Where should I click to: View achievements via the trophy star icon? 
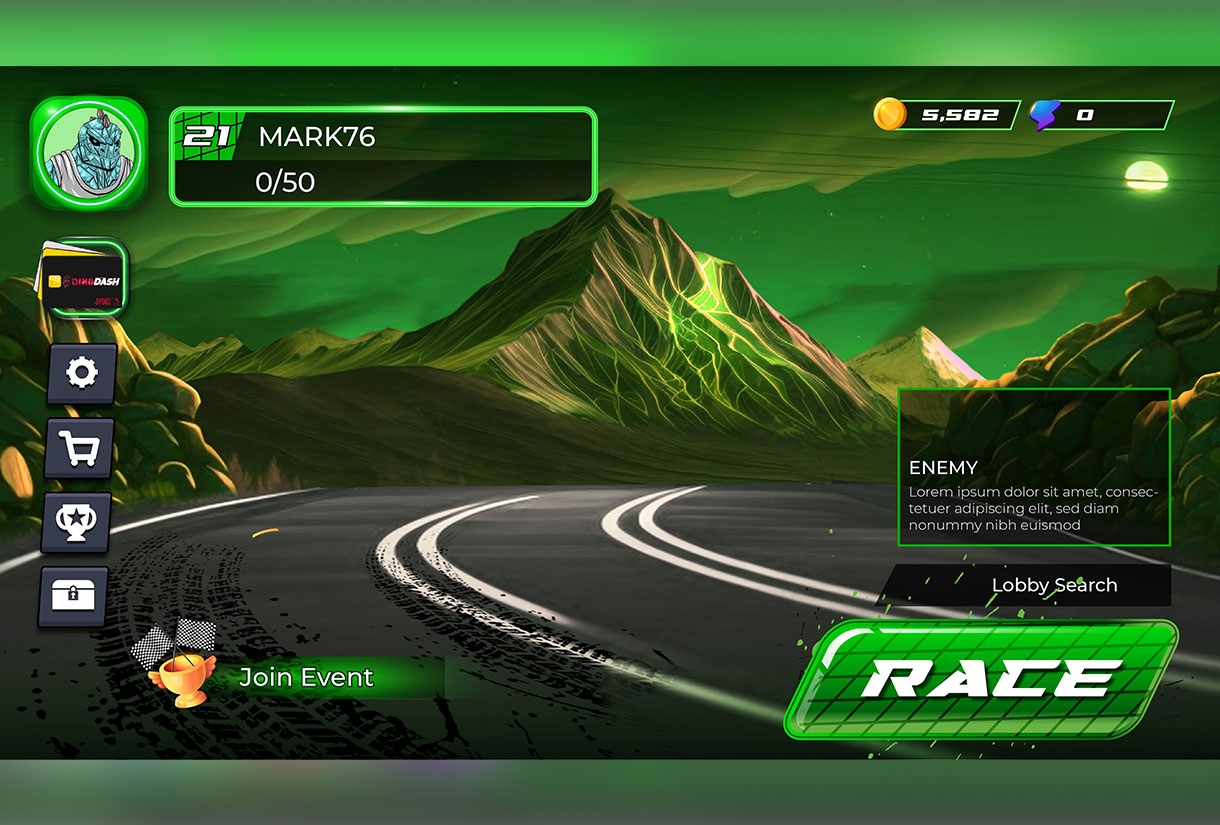click(x=76, y=522)
